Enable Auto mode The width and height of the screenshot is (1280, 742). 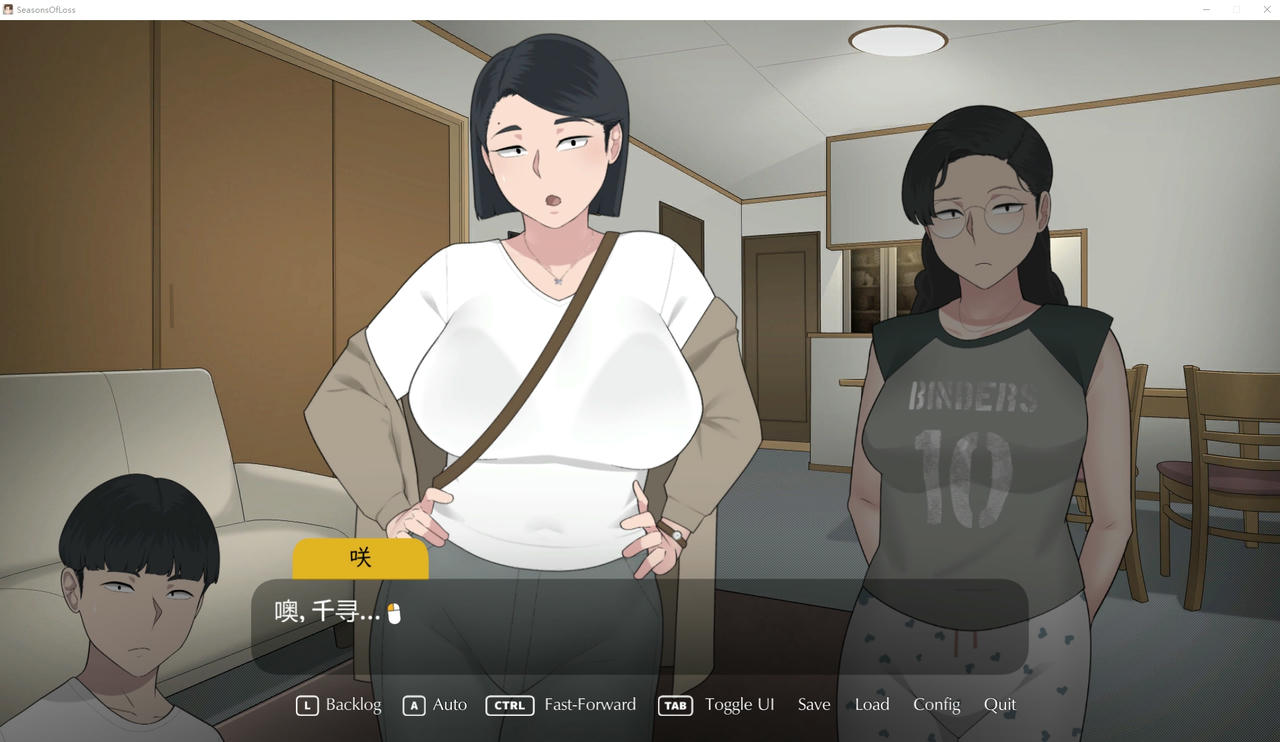point(447,705)
